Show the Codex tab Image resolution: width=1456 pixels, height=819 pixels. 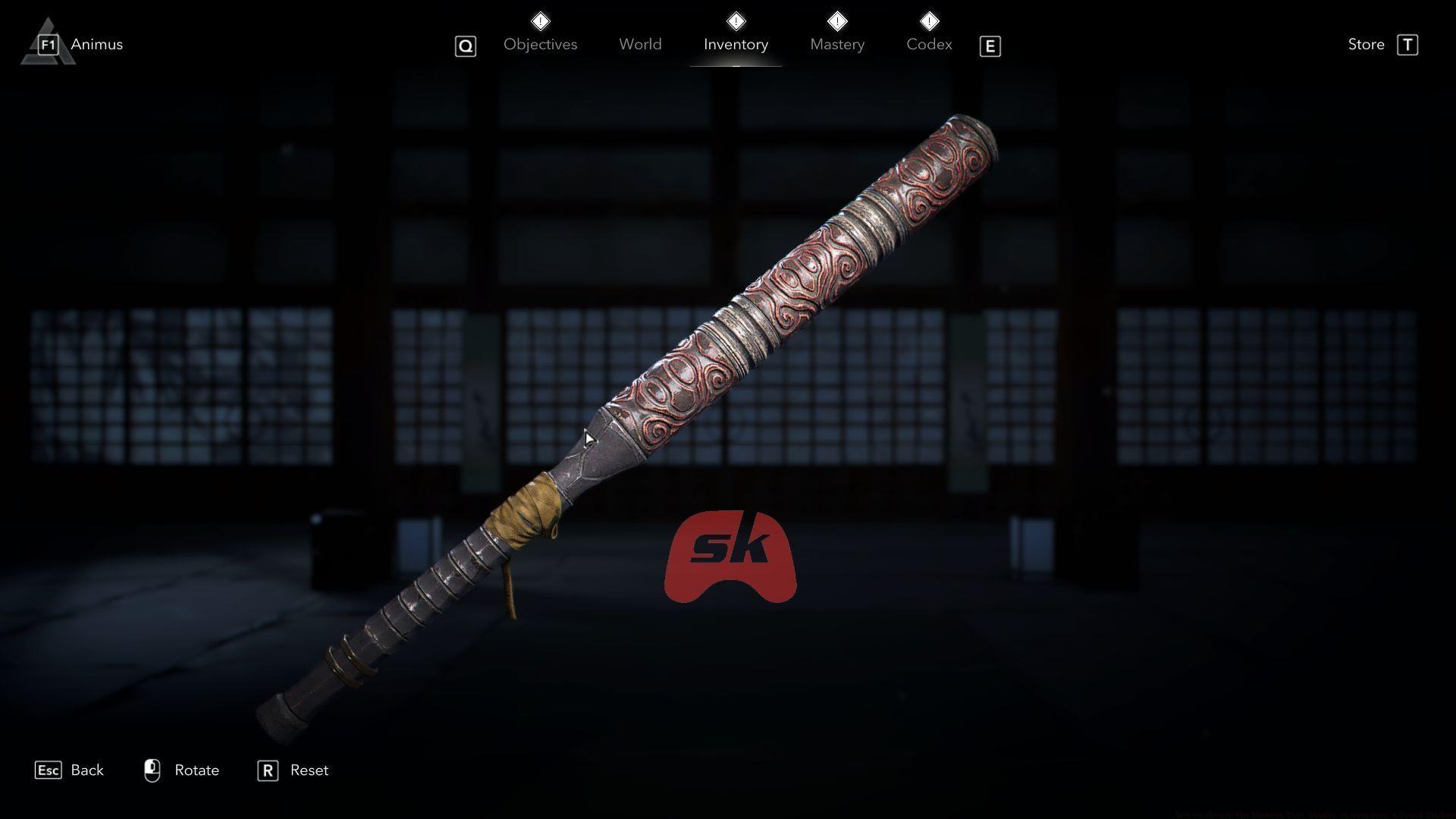pyautogui.click(x=929, y=44)
